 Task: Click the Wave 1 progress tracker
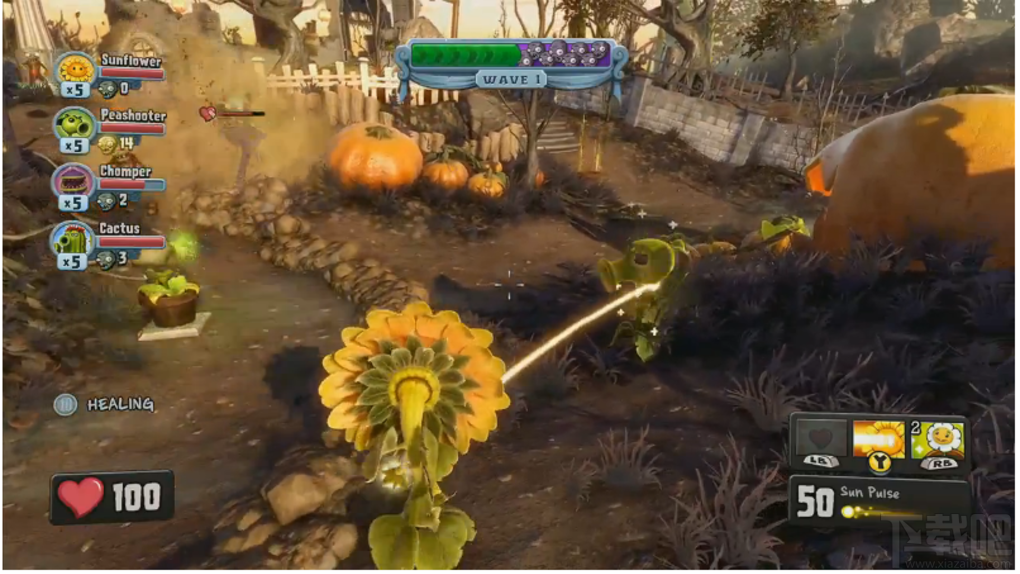coord(511,62)
